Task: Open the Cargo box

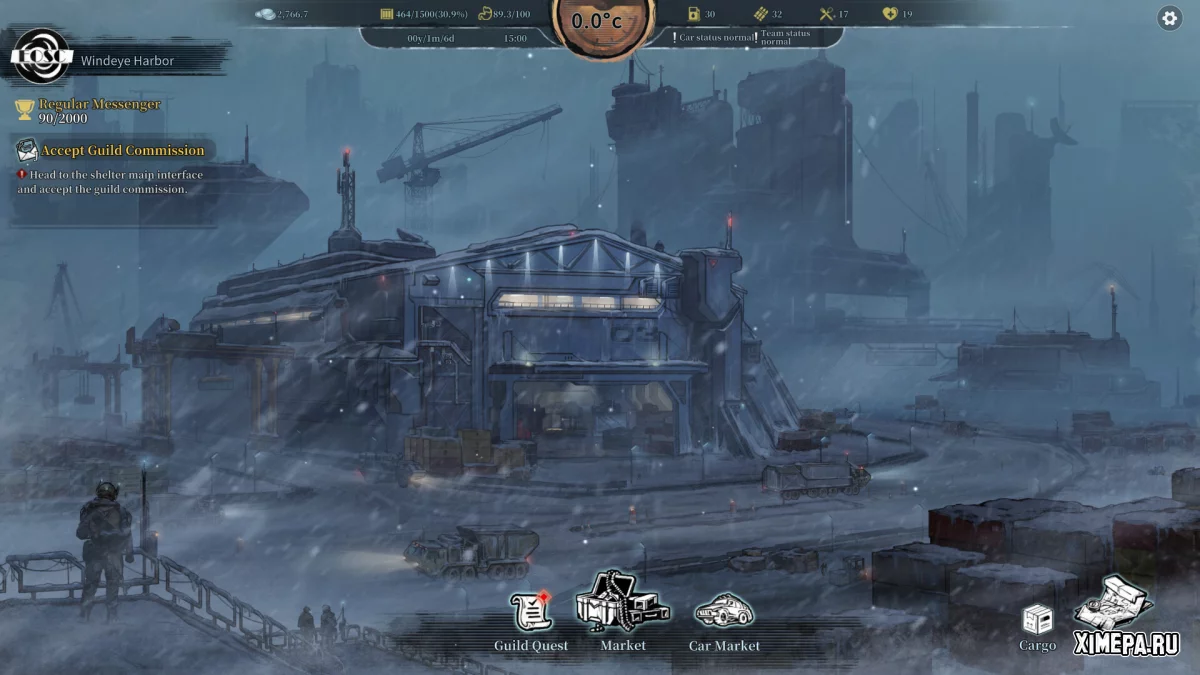Action: point(1037,621)
